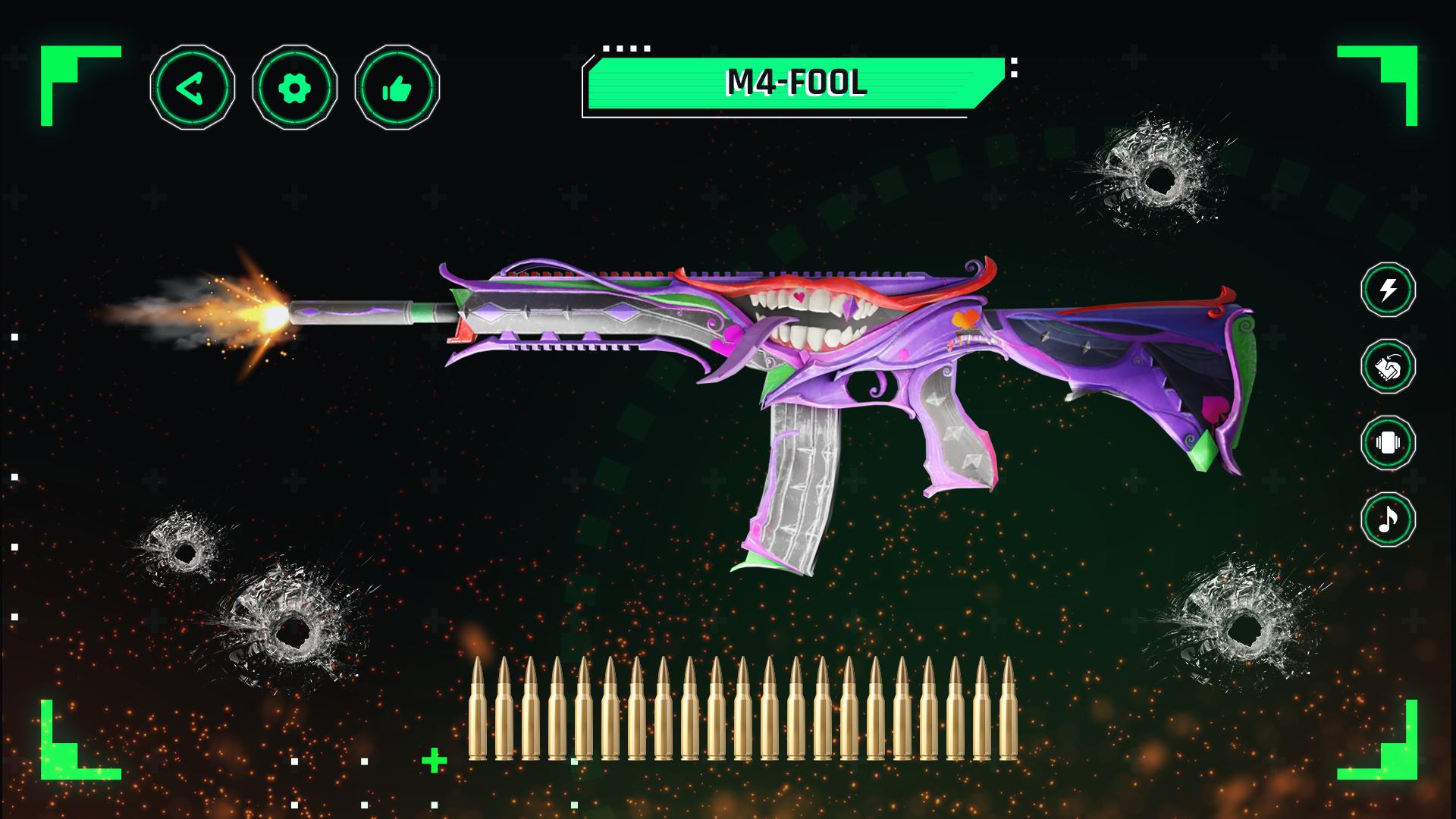
Task: Toggle the lightning bolt flash option
Action: click(1388, 290)
